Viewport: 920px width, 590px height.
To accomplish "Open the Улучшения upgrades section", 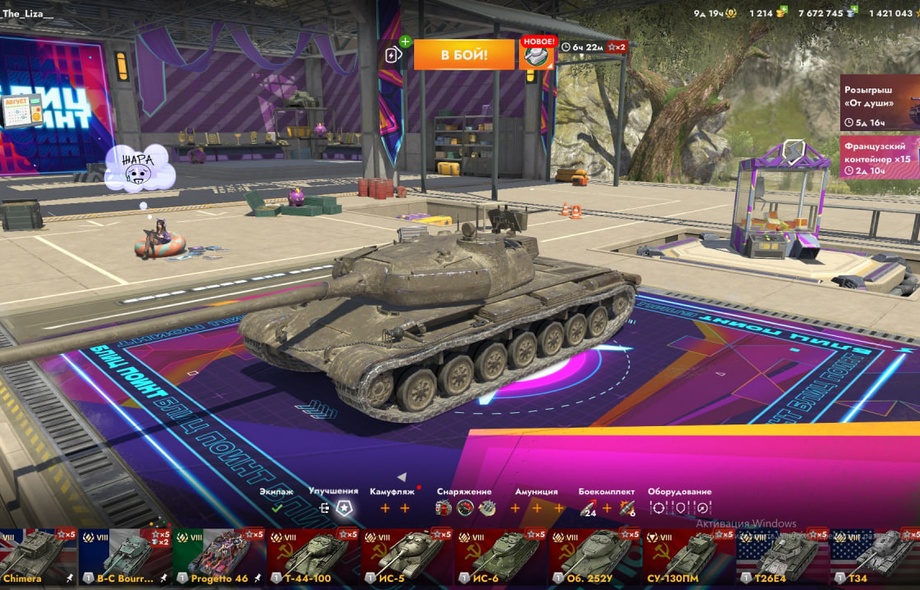I will point(334,507).
